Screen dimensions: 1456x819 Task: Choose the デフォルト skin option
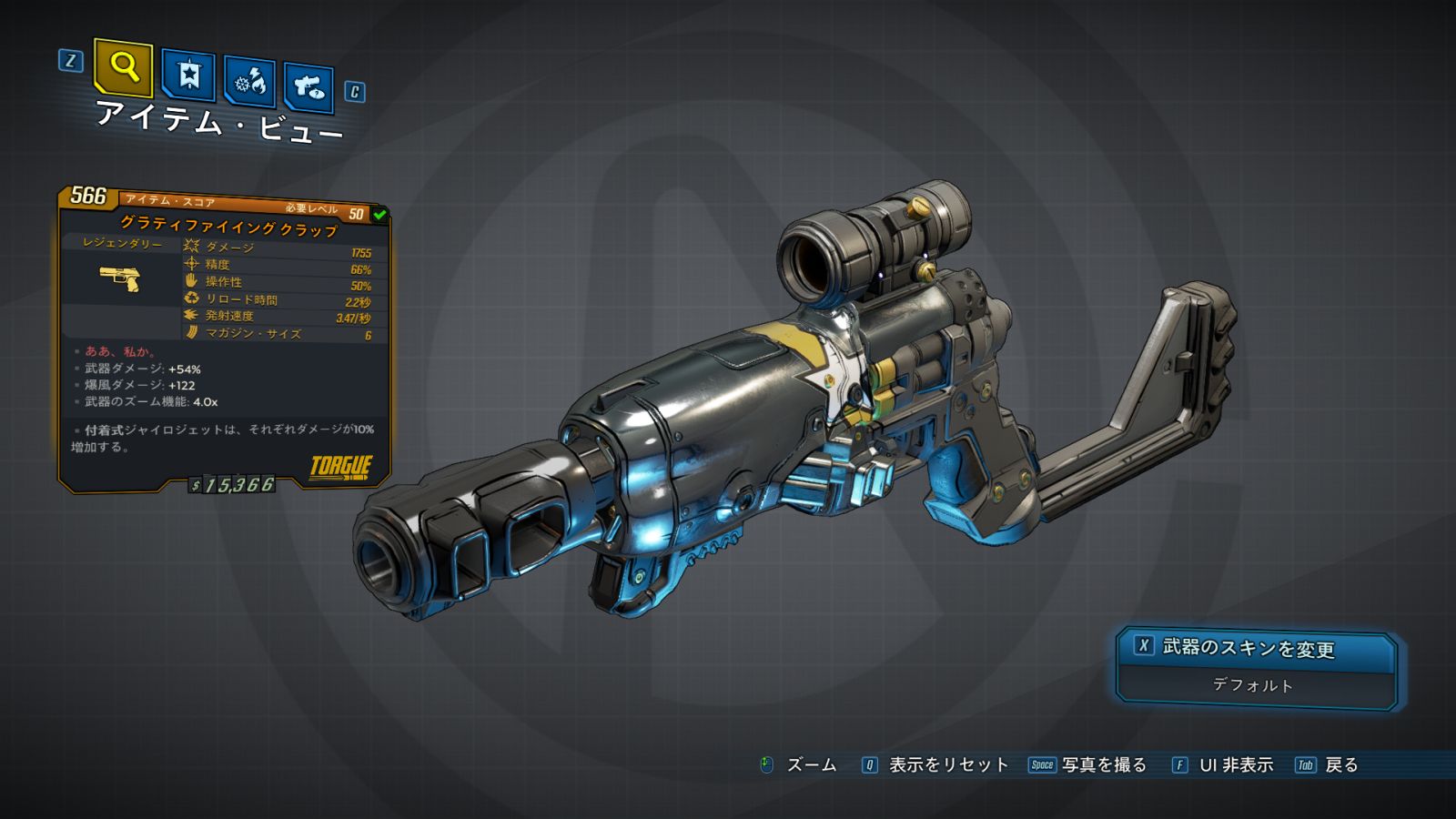click(1254, 685)
